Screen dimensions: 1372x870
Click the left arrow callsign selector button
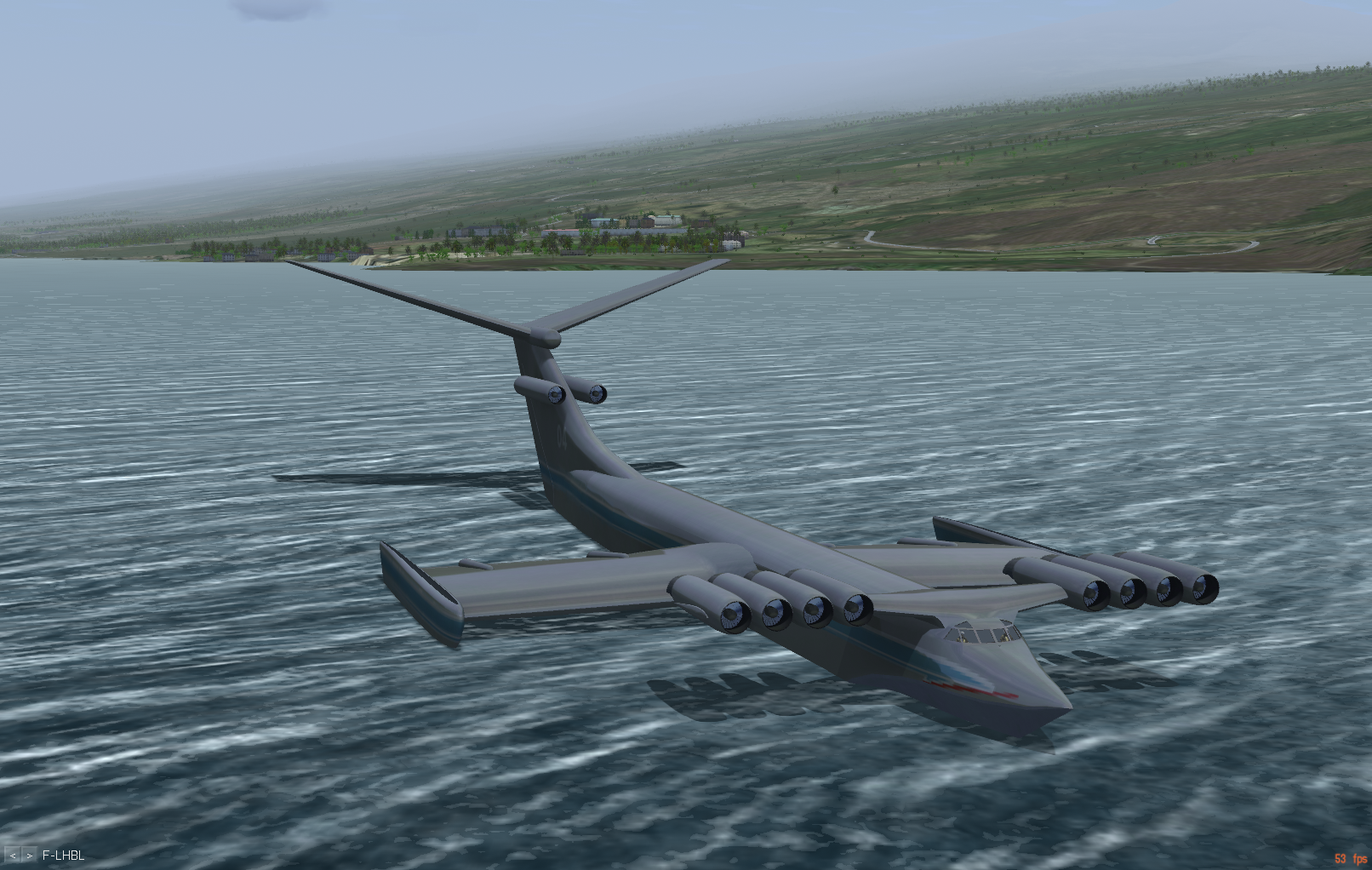coord(13,856)
